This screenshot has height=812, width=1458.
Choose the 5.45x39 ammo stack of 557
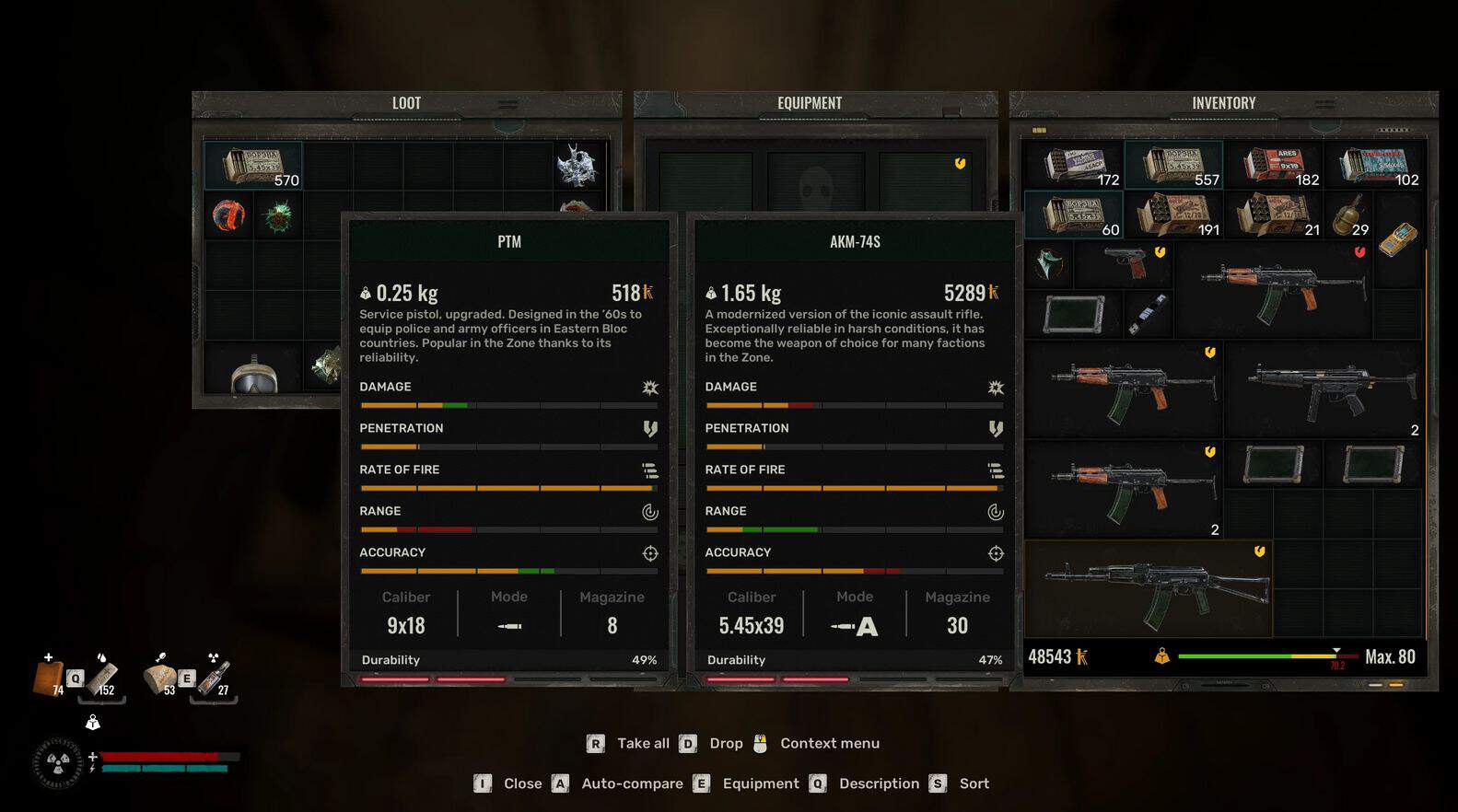[1172, 166]
